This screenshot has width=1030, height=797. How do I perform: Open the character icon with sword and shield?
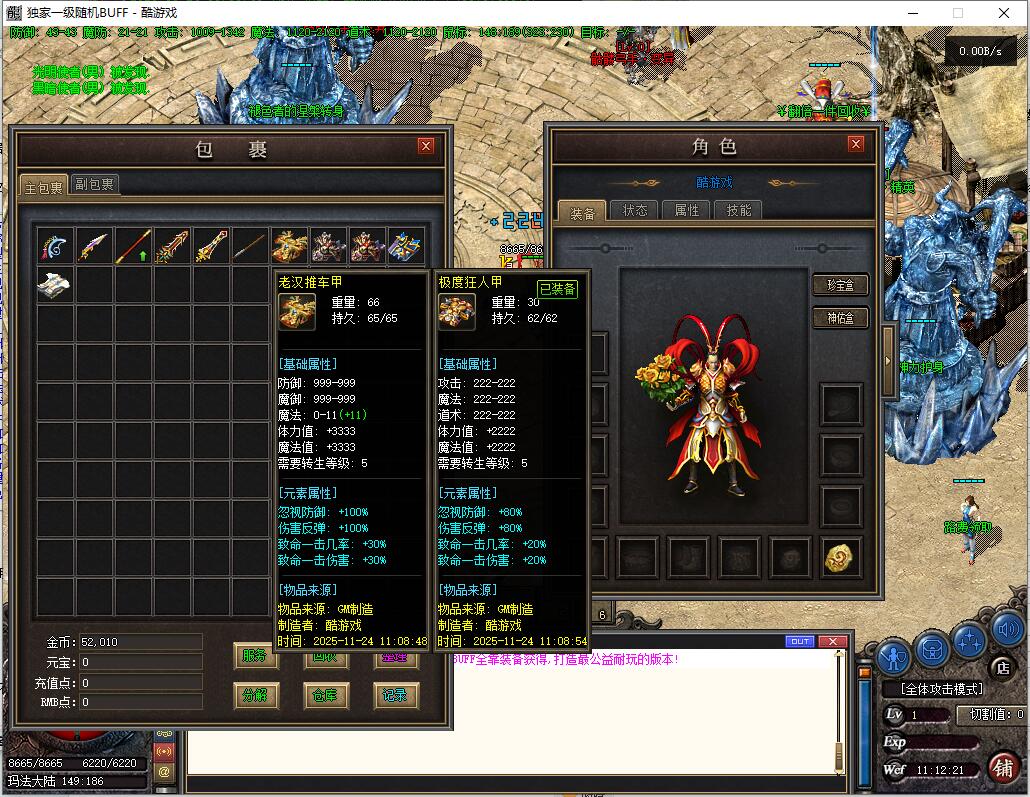point(894,656)
